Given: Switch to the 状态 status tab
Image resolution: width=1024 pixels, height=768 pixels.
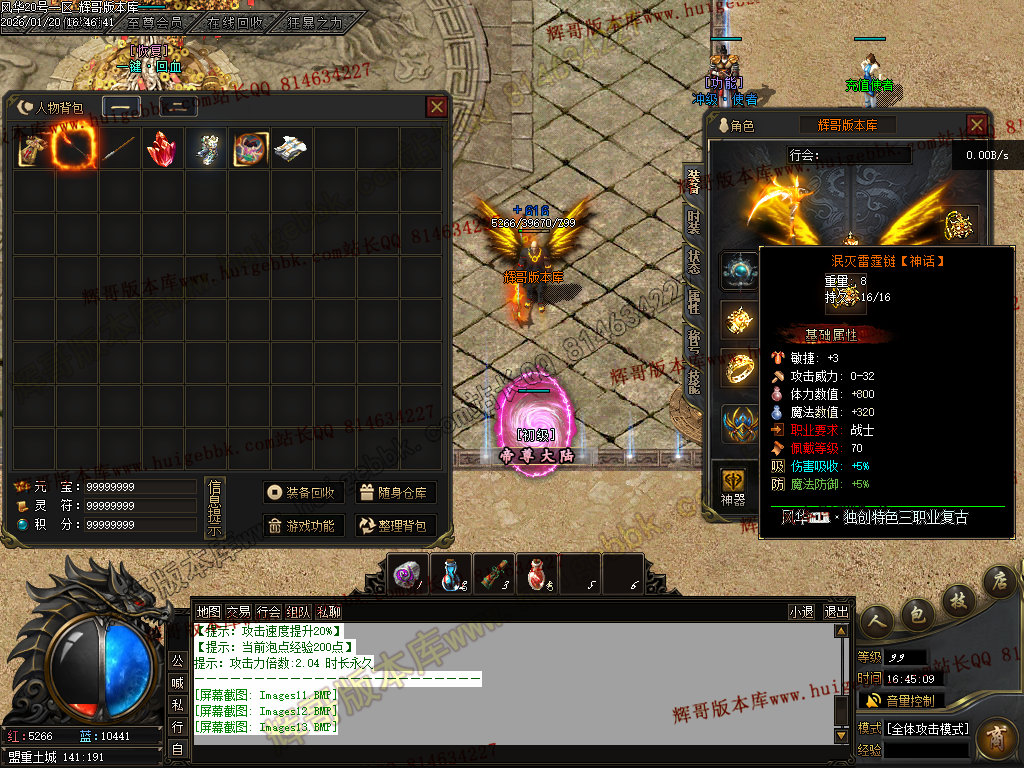Looking at the screenshot, I should click(693, 262).
